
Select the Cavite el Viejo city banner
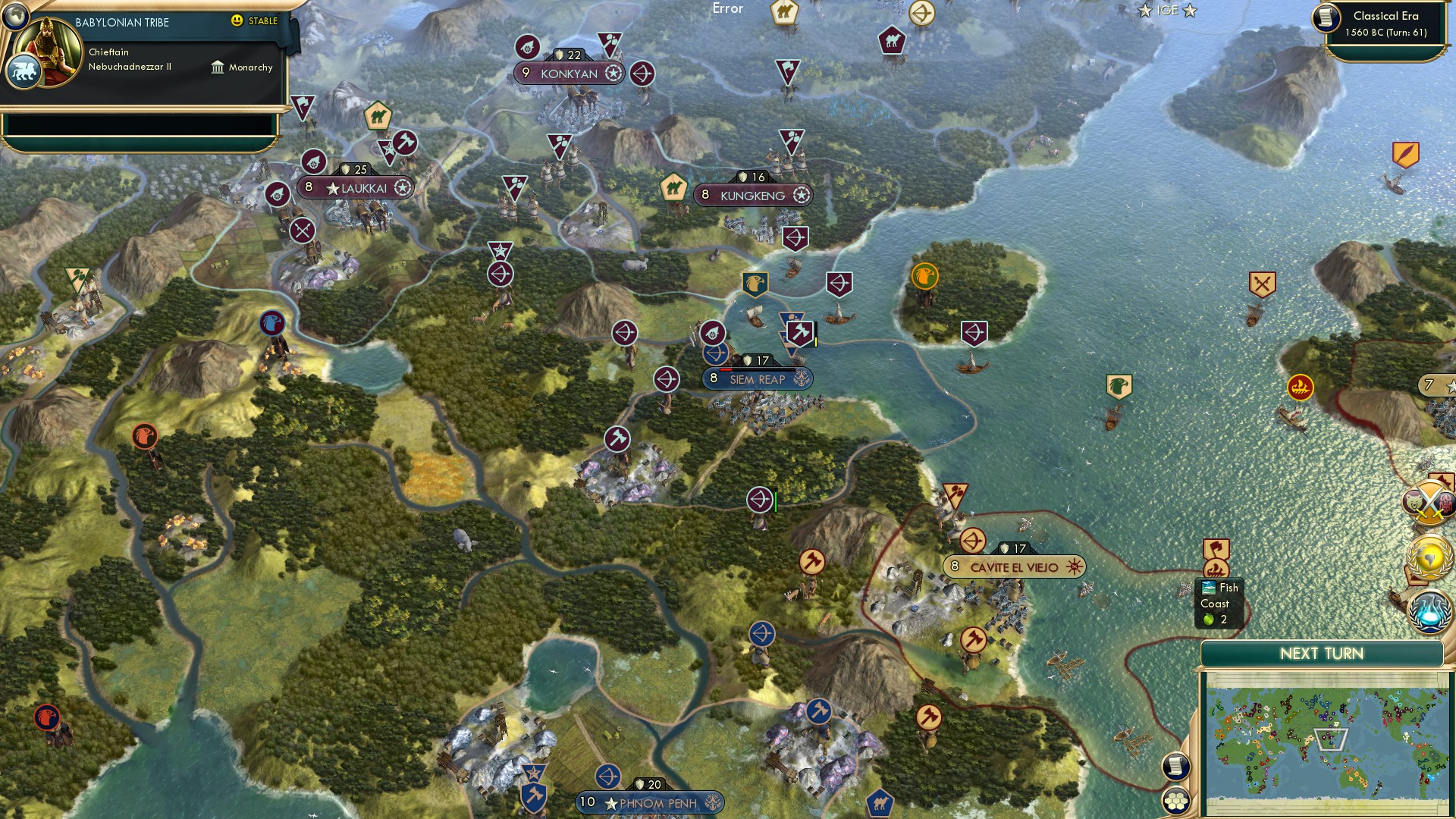point(1015,566)
